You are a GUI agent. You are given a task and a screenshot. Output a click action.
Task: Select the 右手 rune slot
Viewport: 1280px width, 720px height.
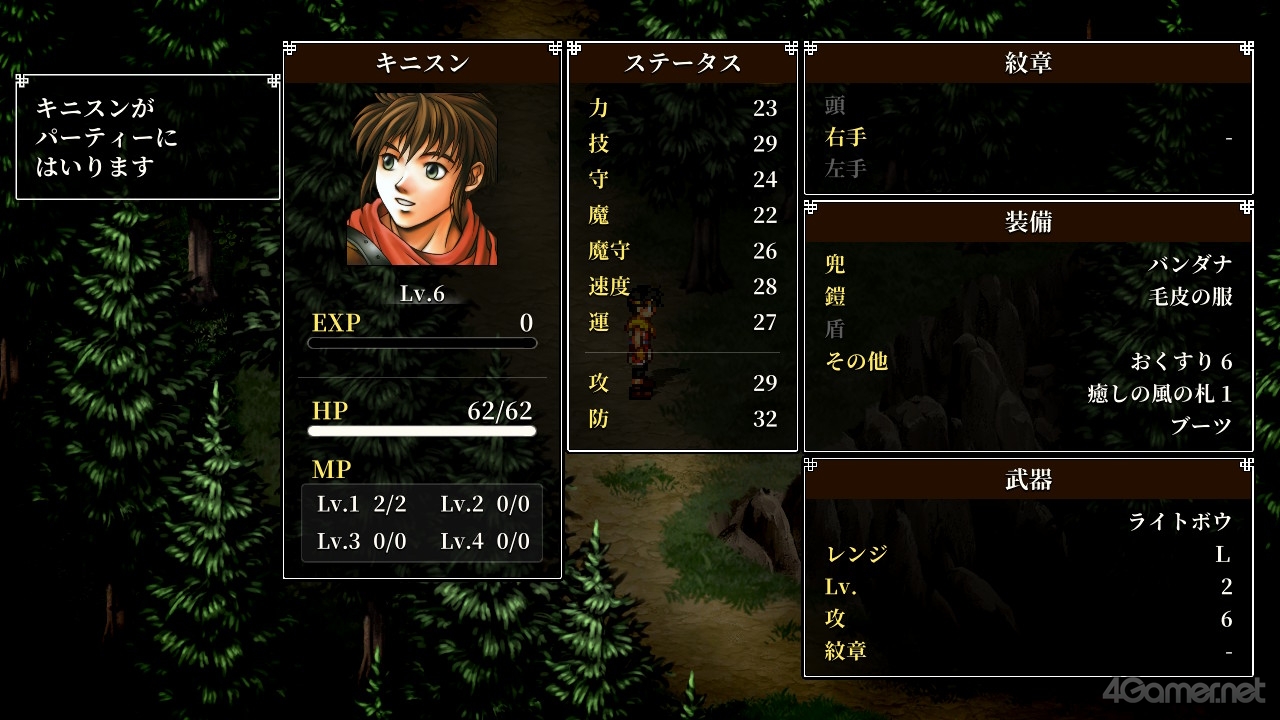pyautogui.click(x=1028, y=137)
